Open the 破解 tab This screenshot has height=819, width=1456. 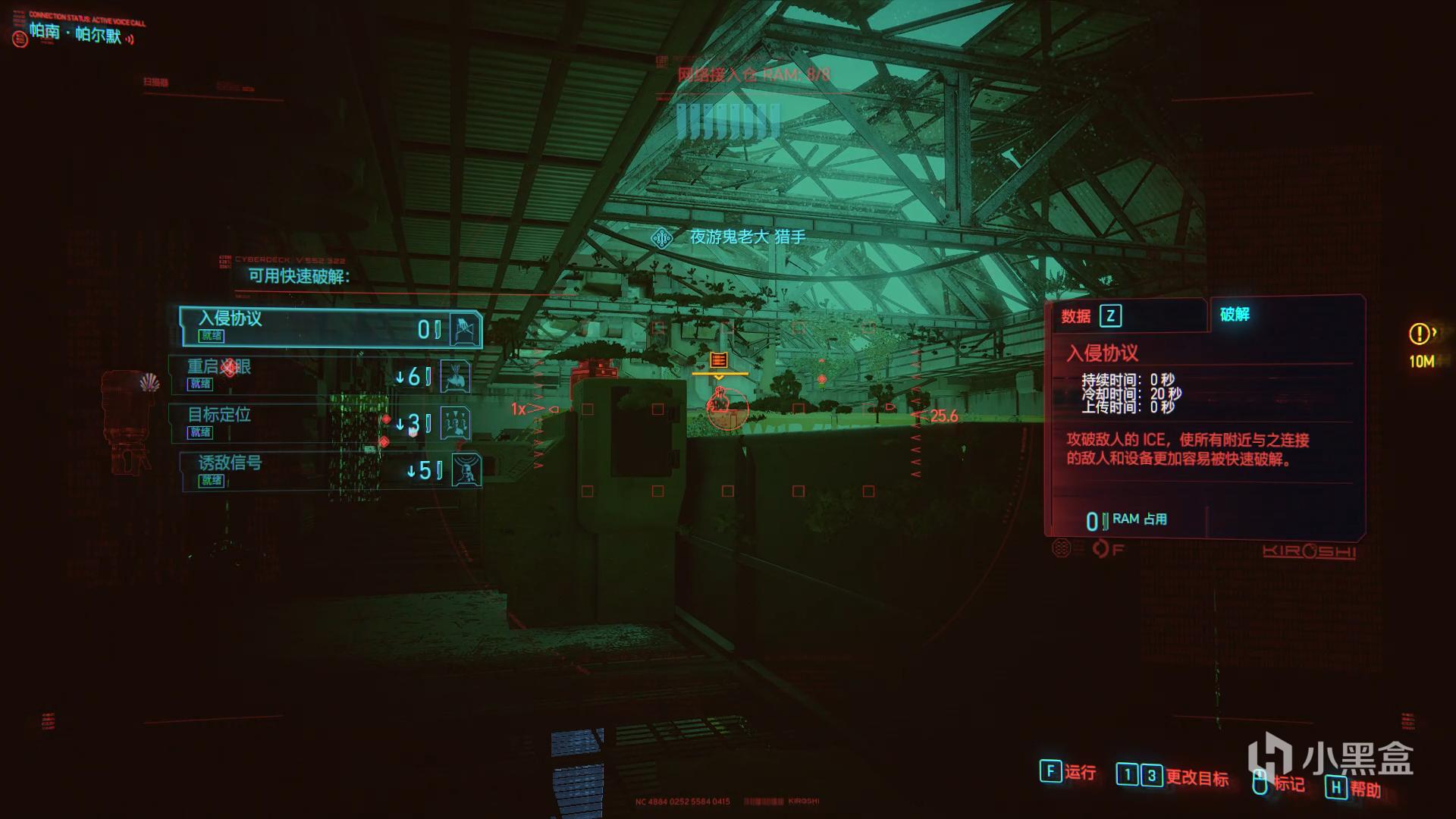[x=1235, y=314]
